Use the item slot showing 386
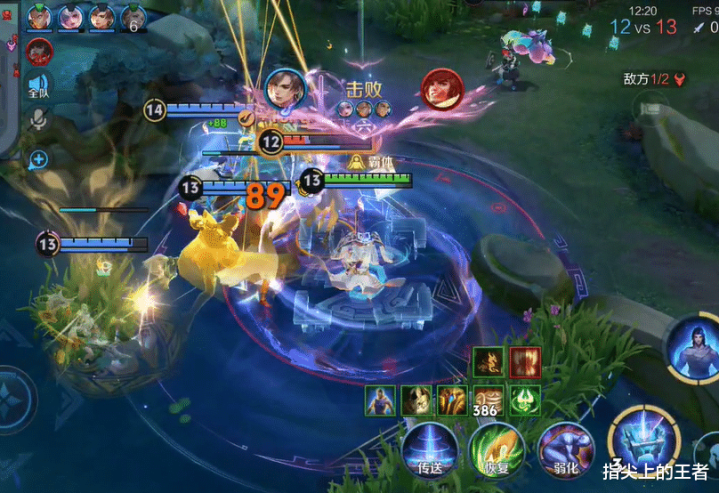 click(488, 400)
